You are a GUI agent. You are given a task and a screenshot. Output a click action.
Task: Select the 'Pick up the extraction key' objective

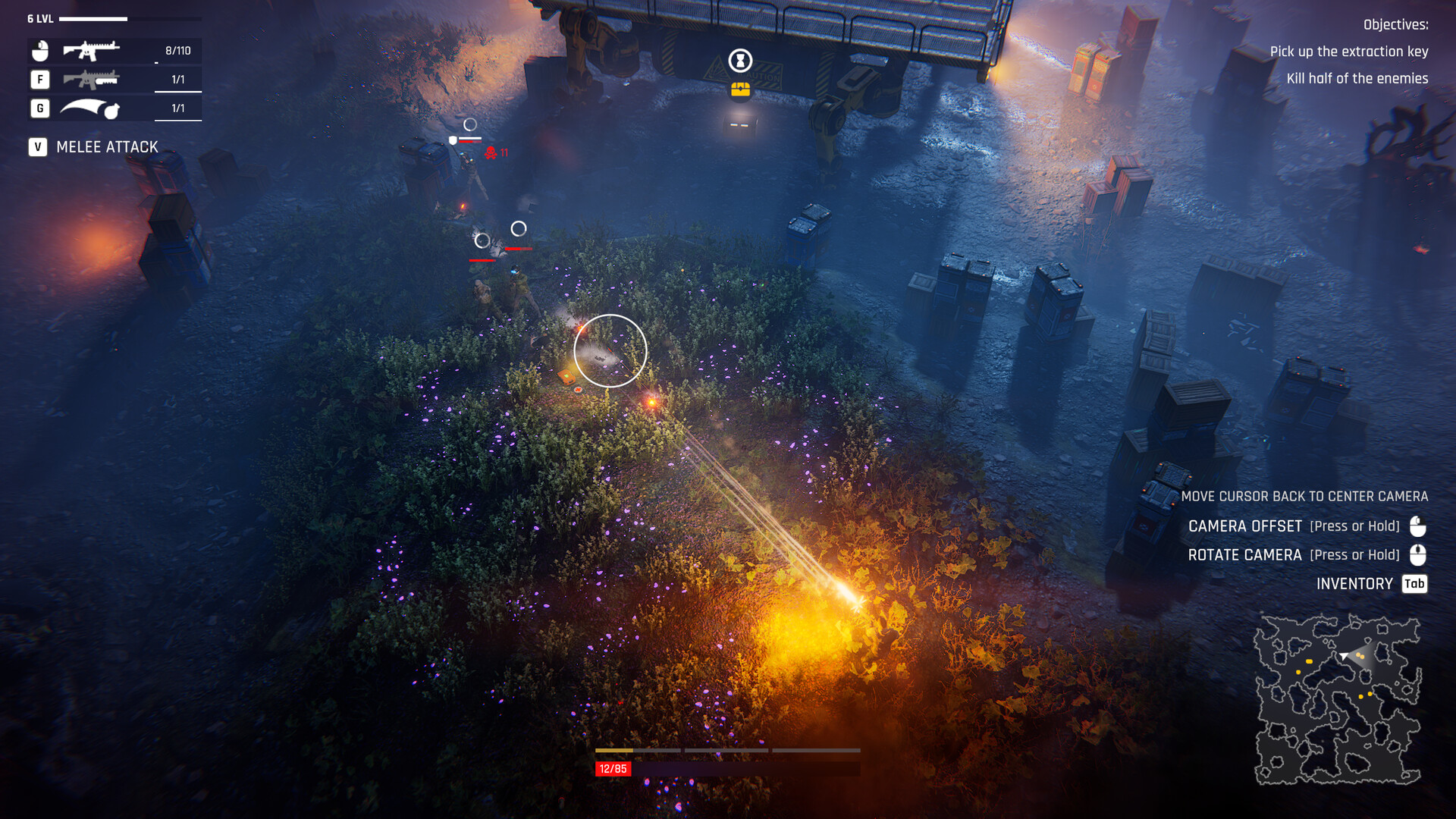pyautogui.click(x=1348, y=52)
